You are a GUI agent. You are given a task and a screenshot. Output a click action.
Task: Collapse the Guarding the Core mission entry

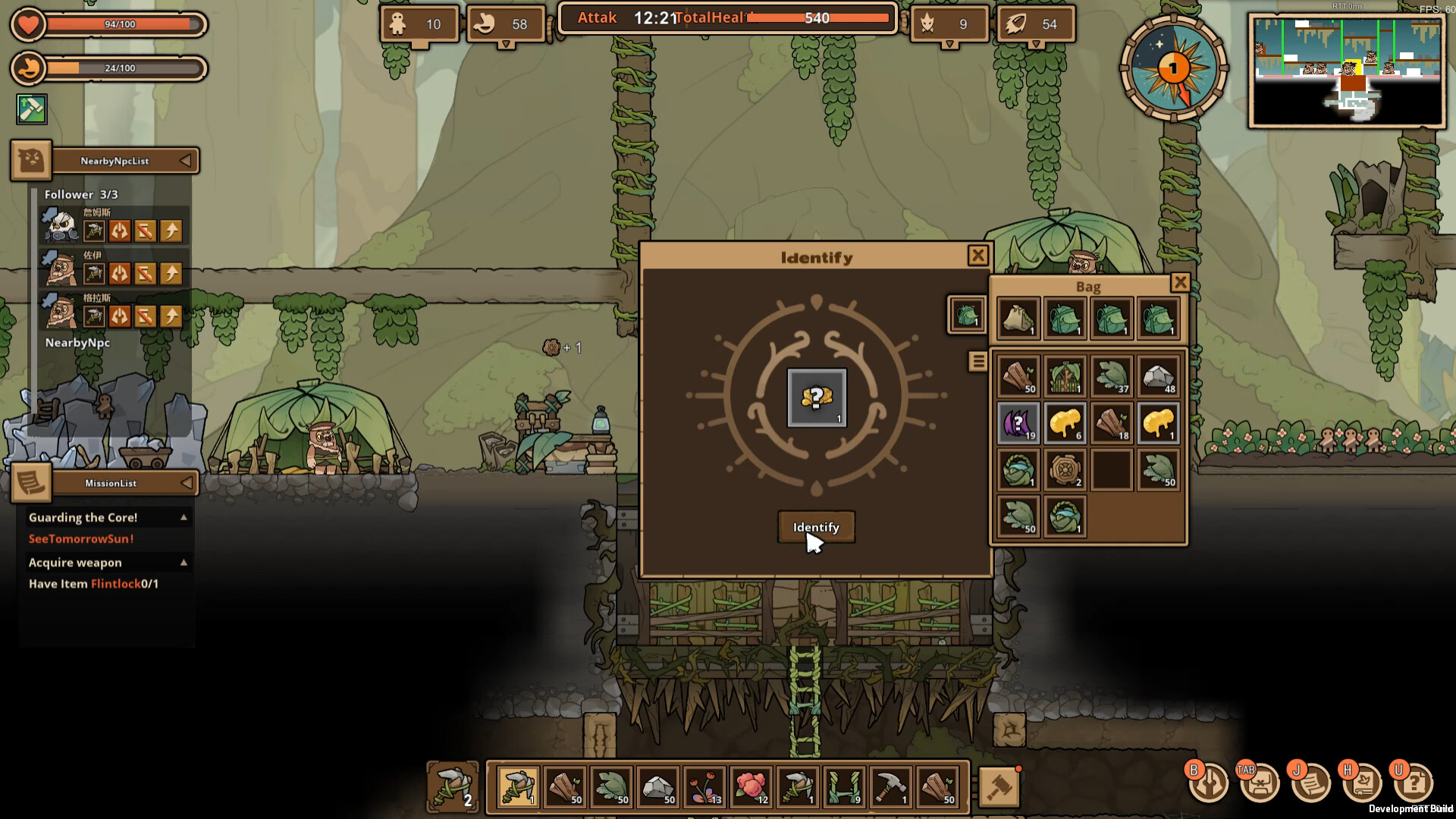[x=183, y=516]
